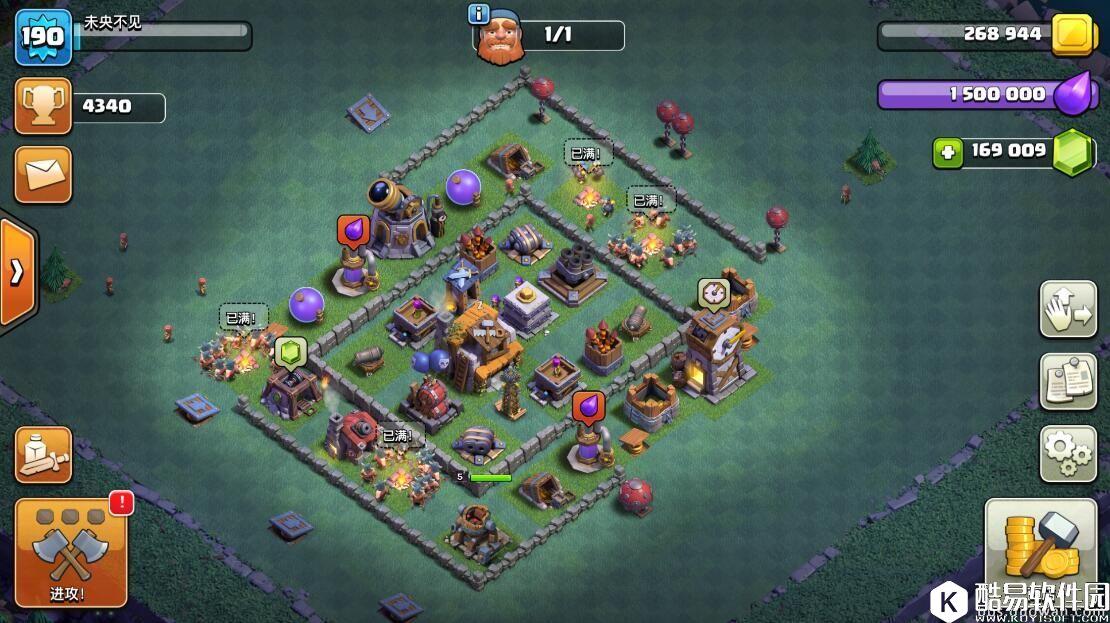Viewport: 1110px width, 623px height.
Task: Open the mail envelope inbox
Action: tap(43, 175)
